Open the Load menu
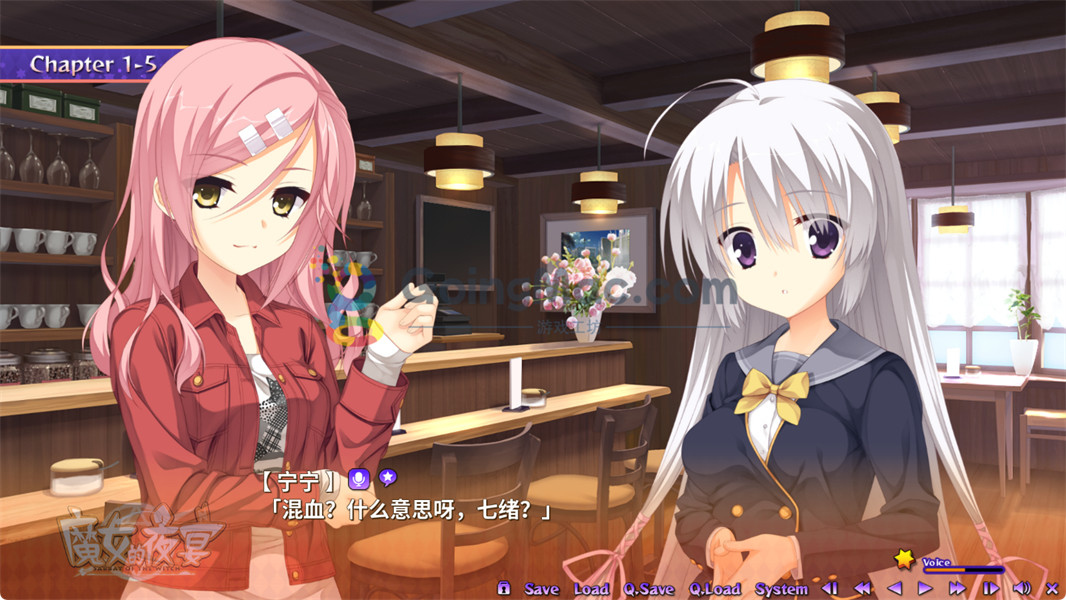 point(591,589)
